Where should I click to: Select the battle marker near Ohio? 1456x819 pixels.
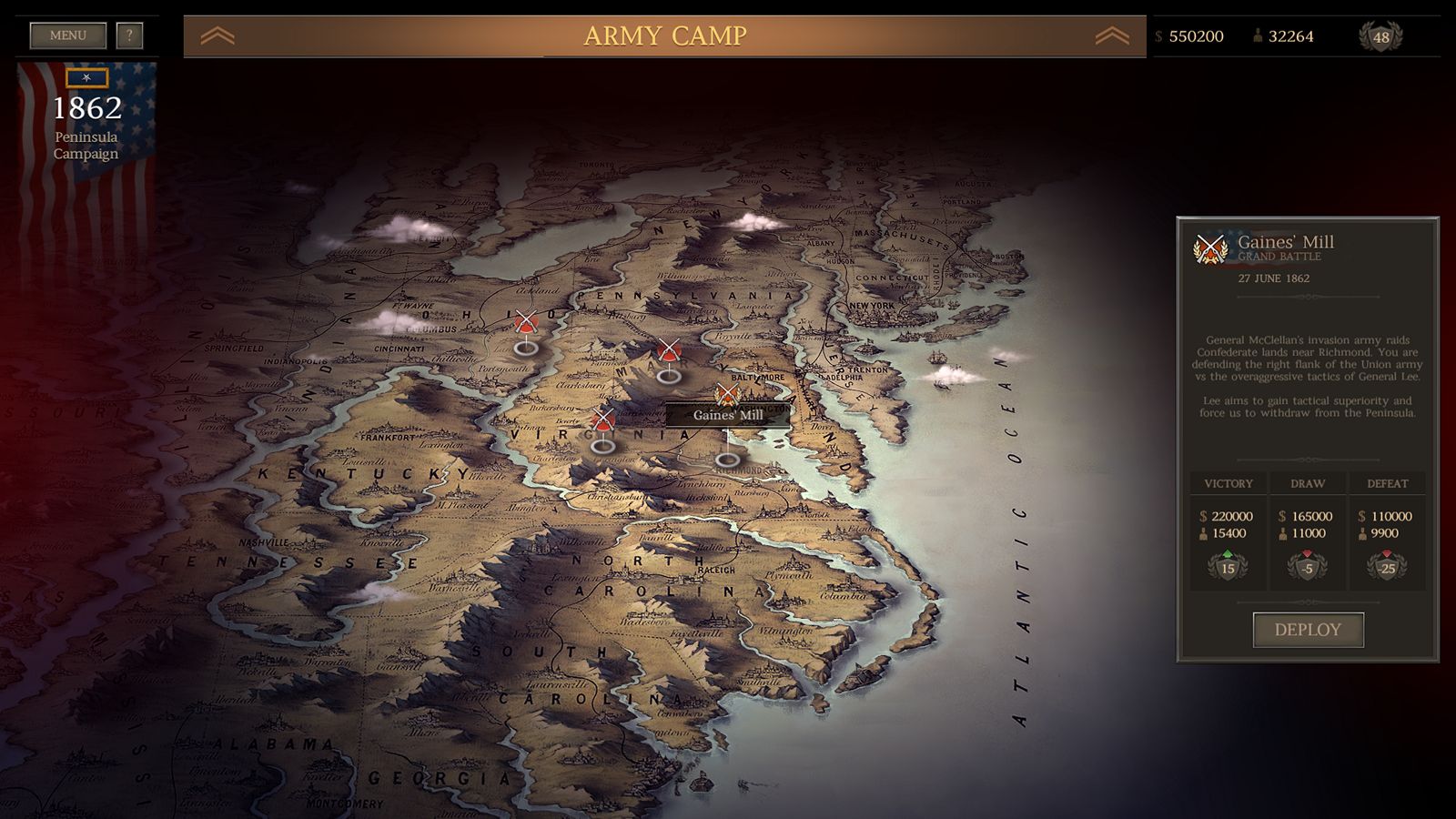[x=525, y=320]
